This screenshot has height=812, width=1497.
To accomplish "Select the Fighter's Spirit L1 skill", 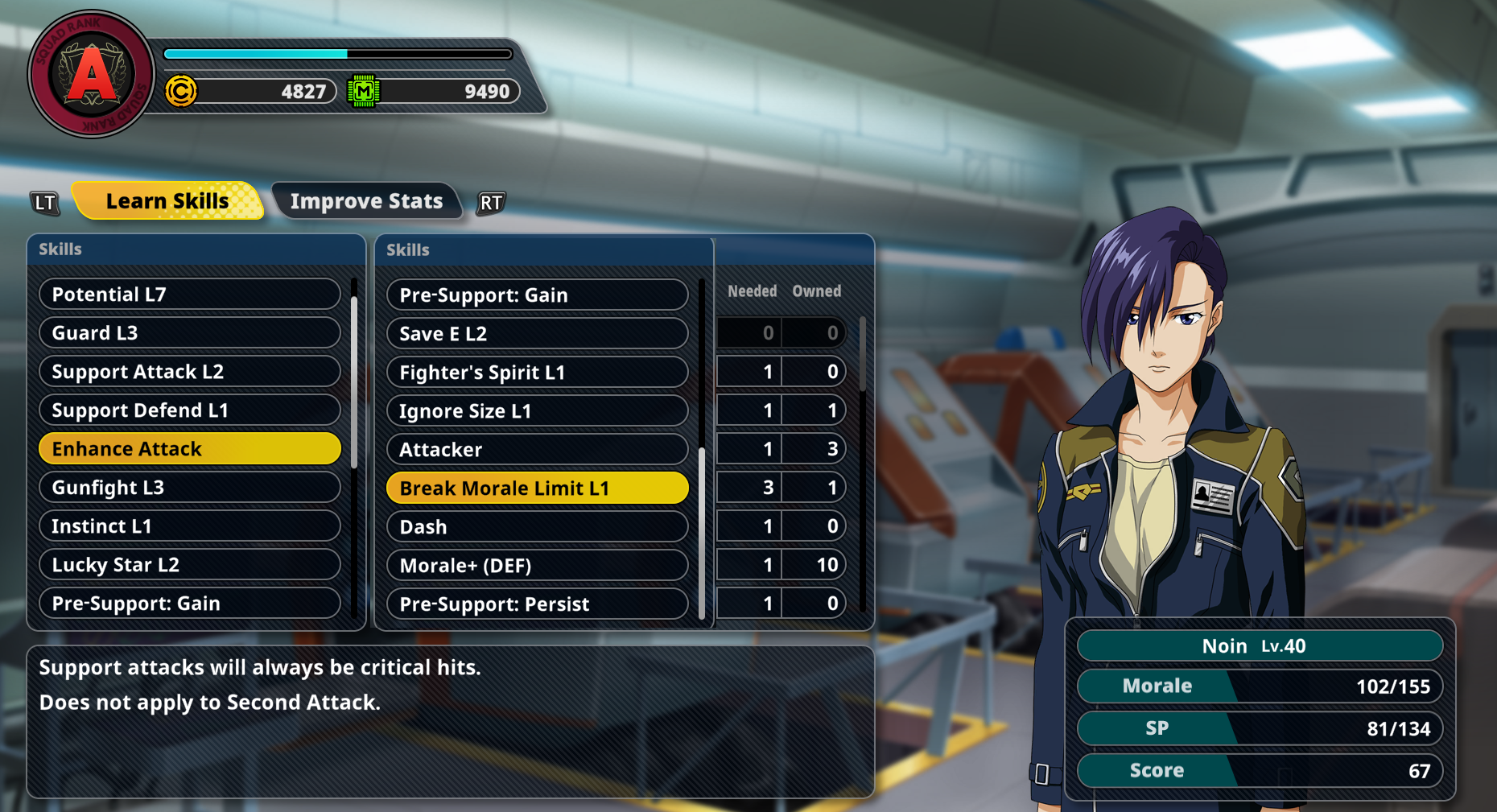I will pyautogui.click(x=537, y=373).
